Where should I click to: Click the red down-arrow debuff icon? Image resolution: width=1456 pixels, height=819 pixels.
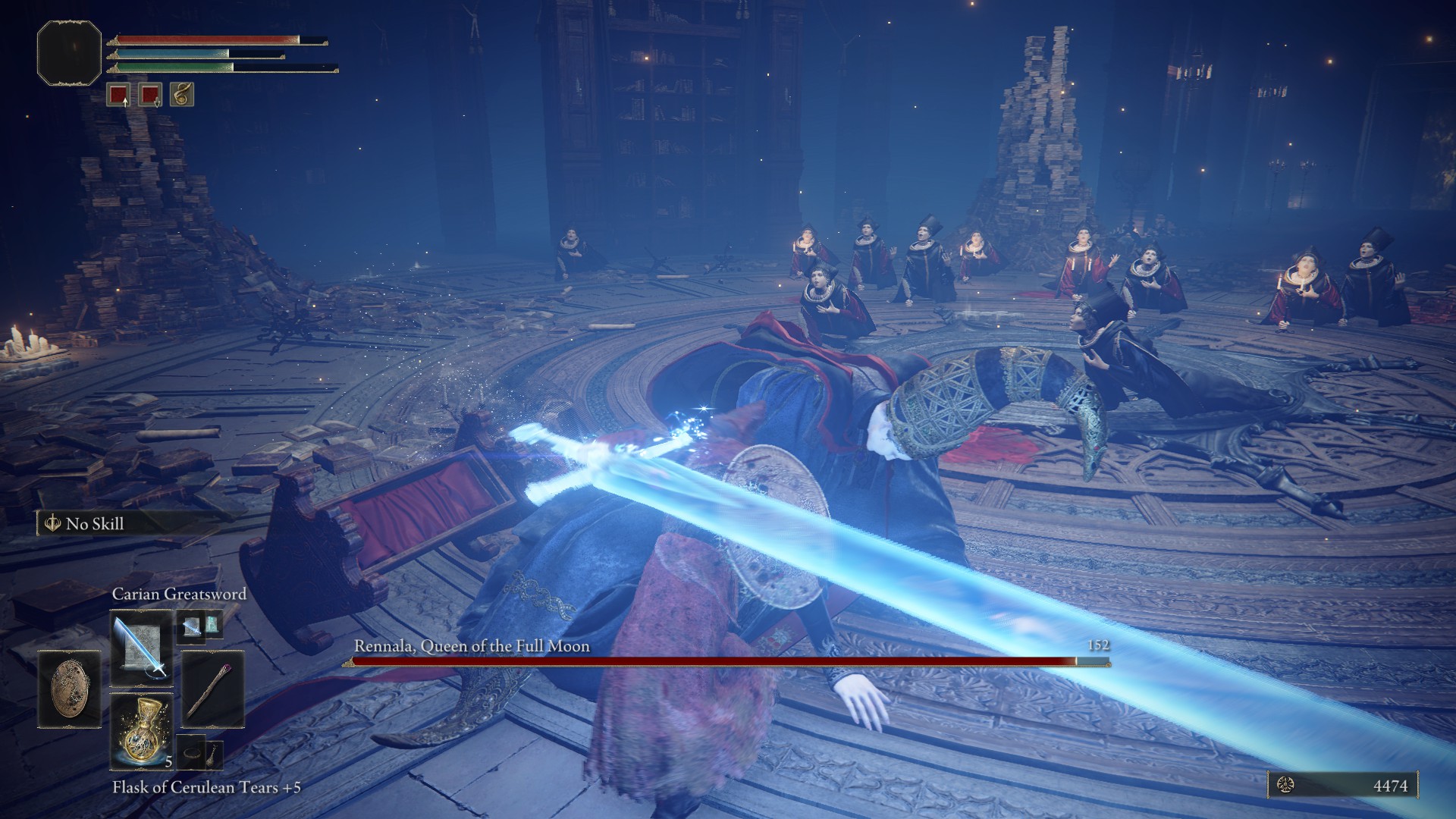pos(150,95)
